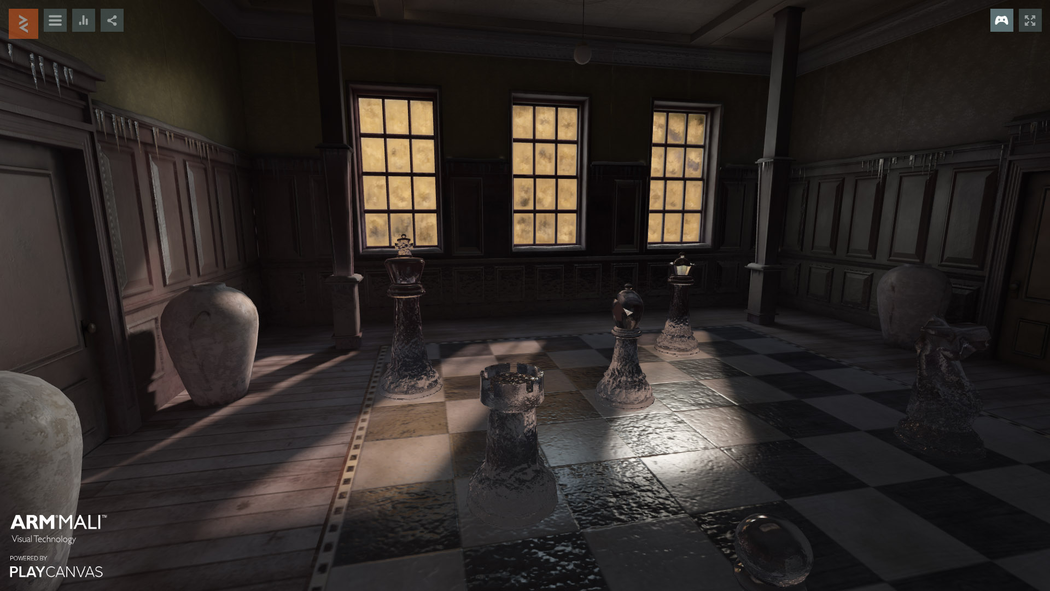Viewport: 1050px width, 591px height.
Task: Click the gamepad controller icon
Action: point(1001,20)
